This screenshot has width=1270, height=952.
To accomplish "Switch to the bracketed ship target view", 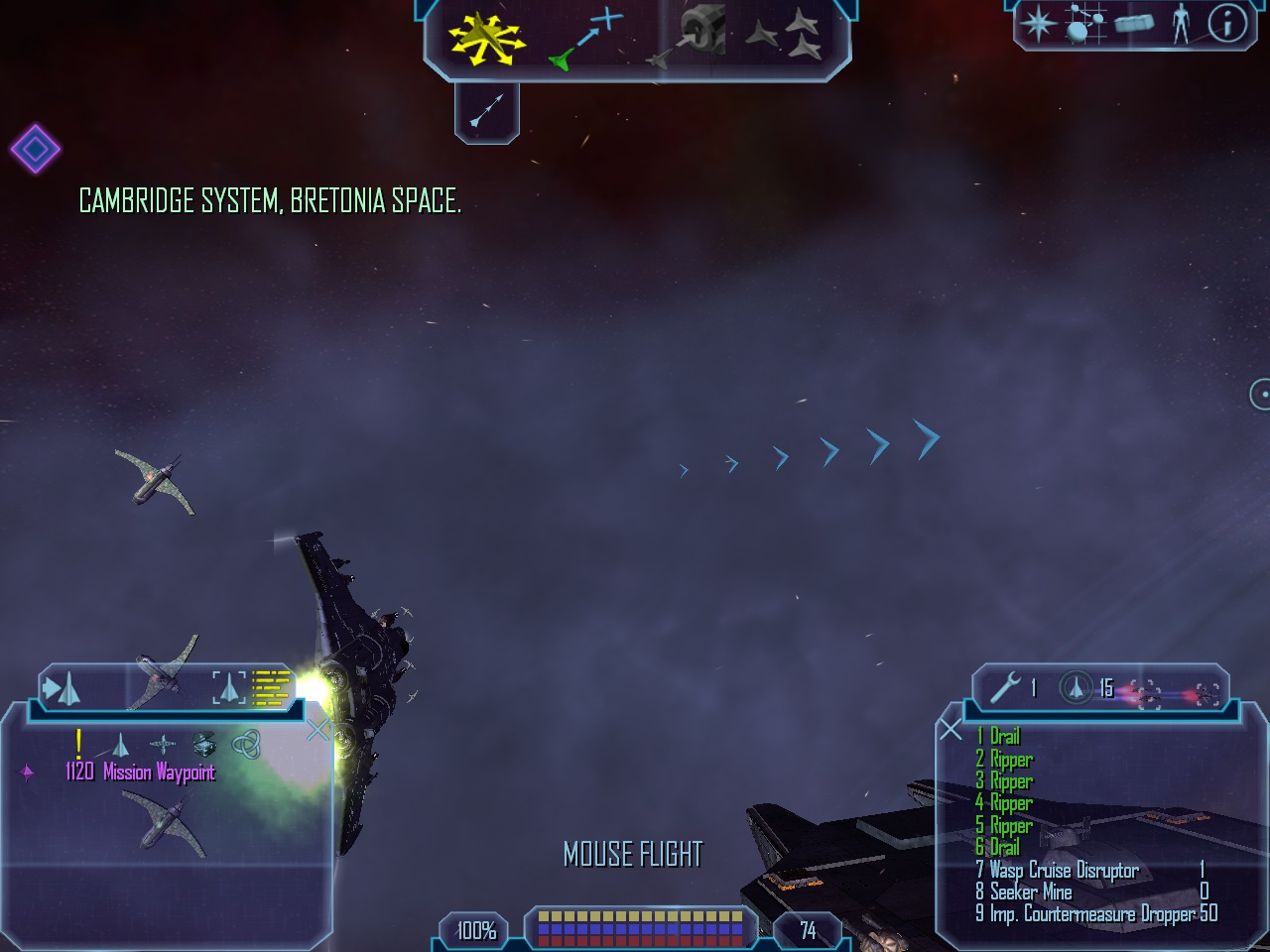I will click(229, 687).
